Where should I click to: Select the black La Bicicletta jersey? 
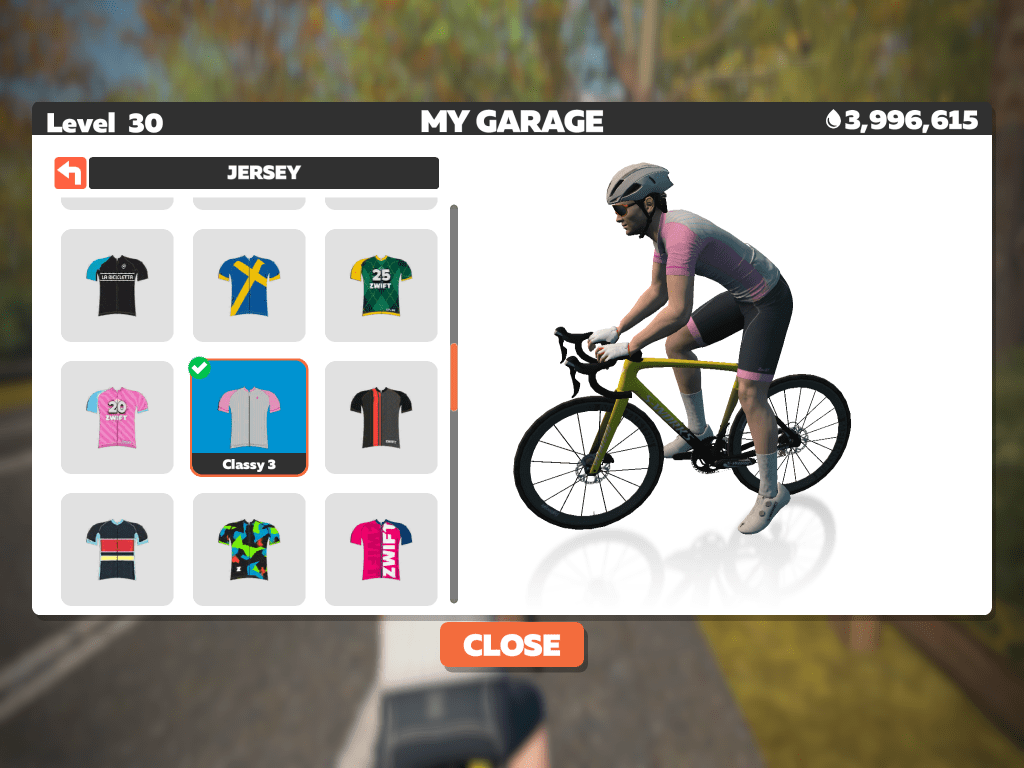[117, 285]
